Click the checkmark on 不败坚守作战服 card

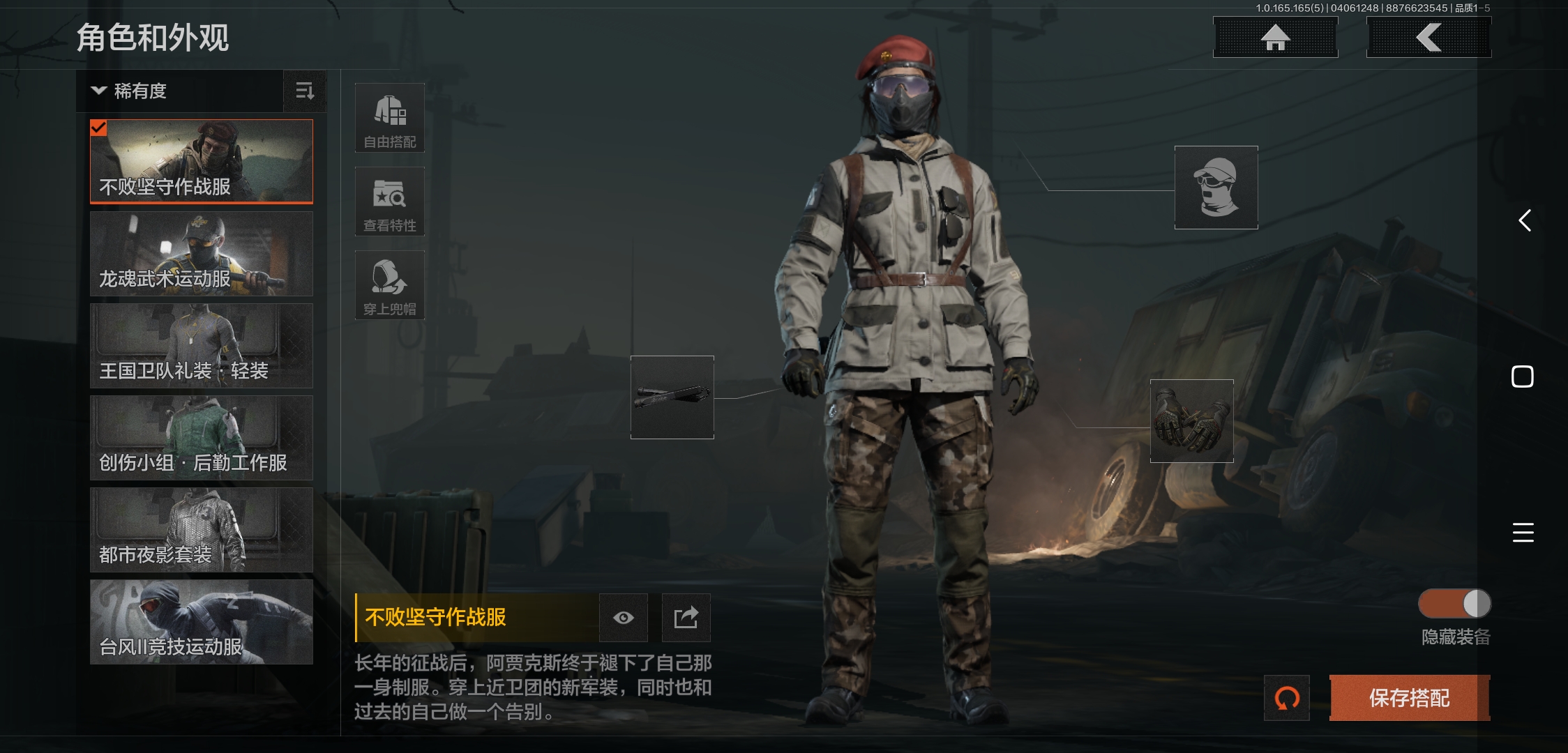click(x=99, y=128)
